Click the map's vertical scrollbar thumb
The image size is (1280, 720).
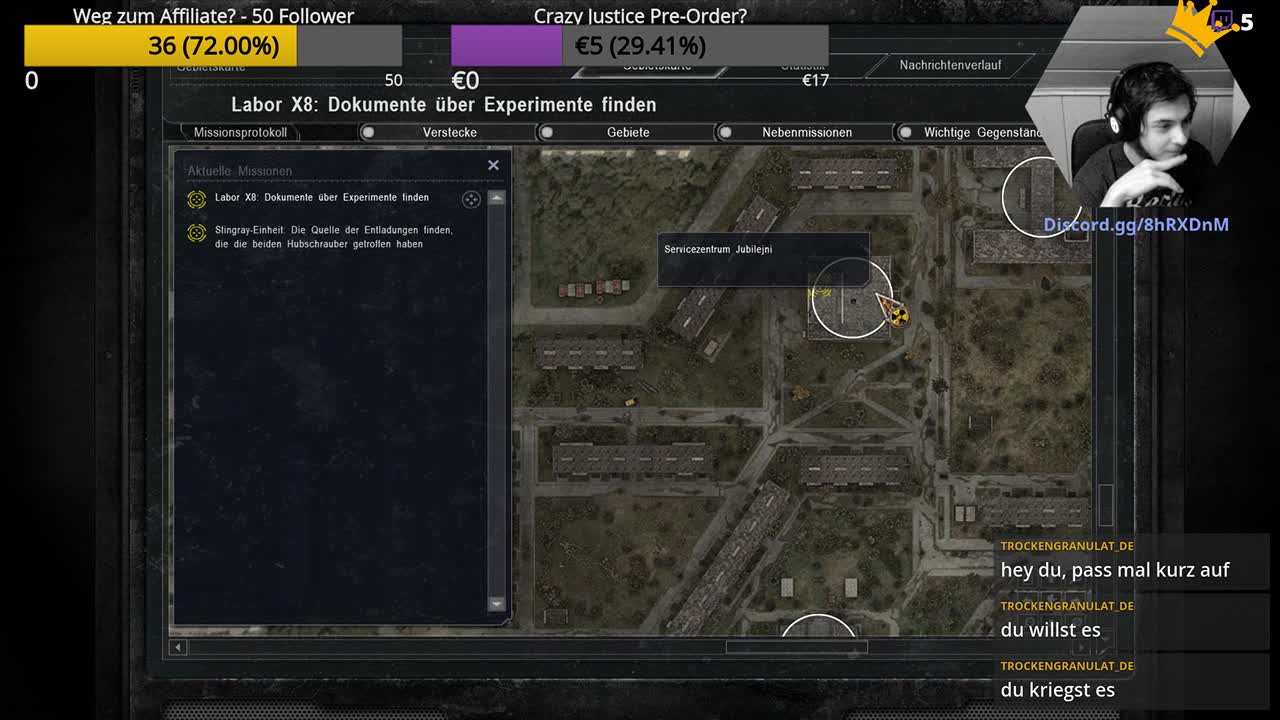[x=1105, y=504]
